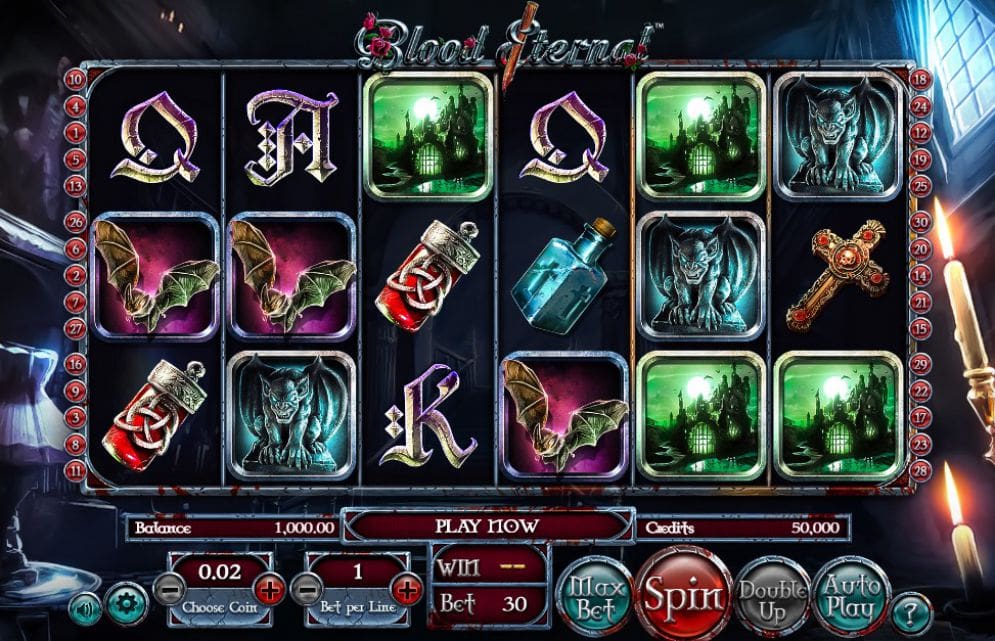This screenshot has width=995, height=641.
Task: Toggle sound with the speaker icon
Action: [85, 608]
